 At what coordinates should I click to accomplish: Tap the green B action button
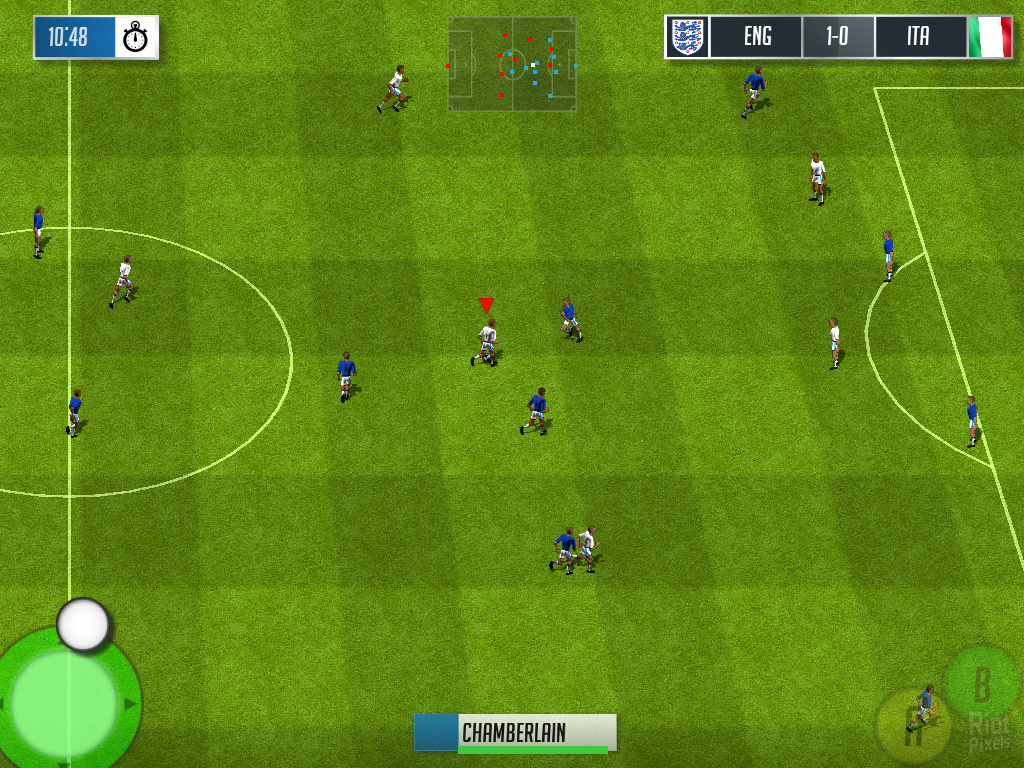point(982,685)
